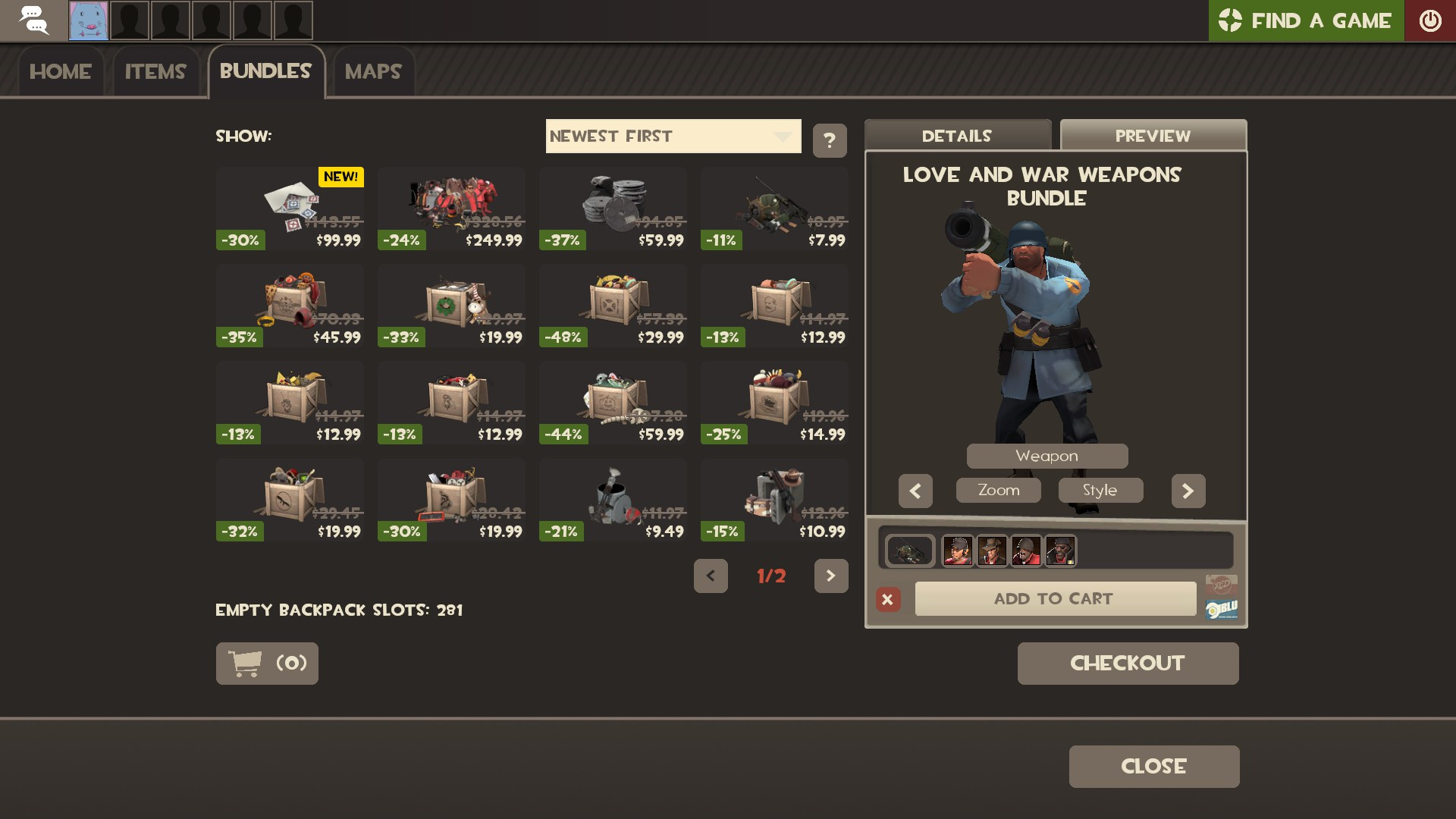Toggle Zoom on the character preview
1456x819 pixels.
coord(998,490)
